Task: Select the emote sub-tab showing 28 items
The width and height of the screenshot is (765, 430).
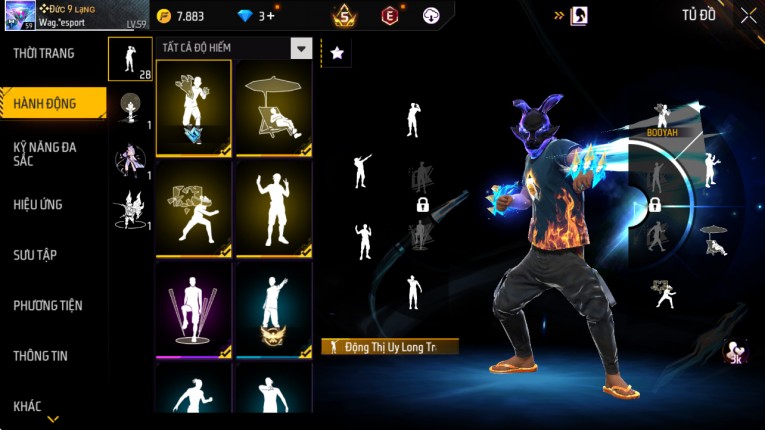Action: point(130,59)
